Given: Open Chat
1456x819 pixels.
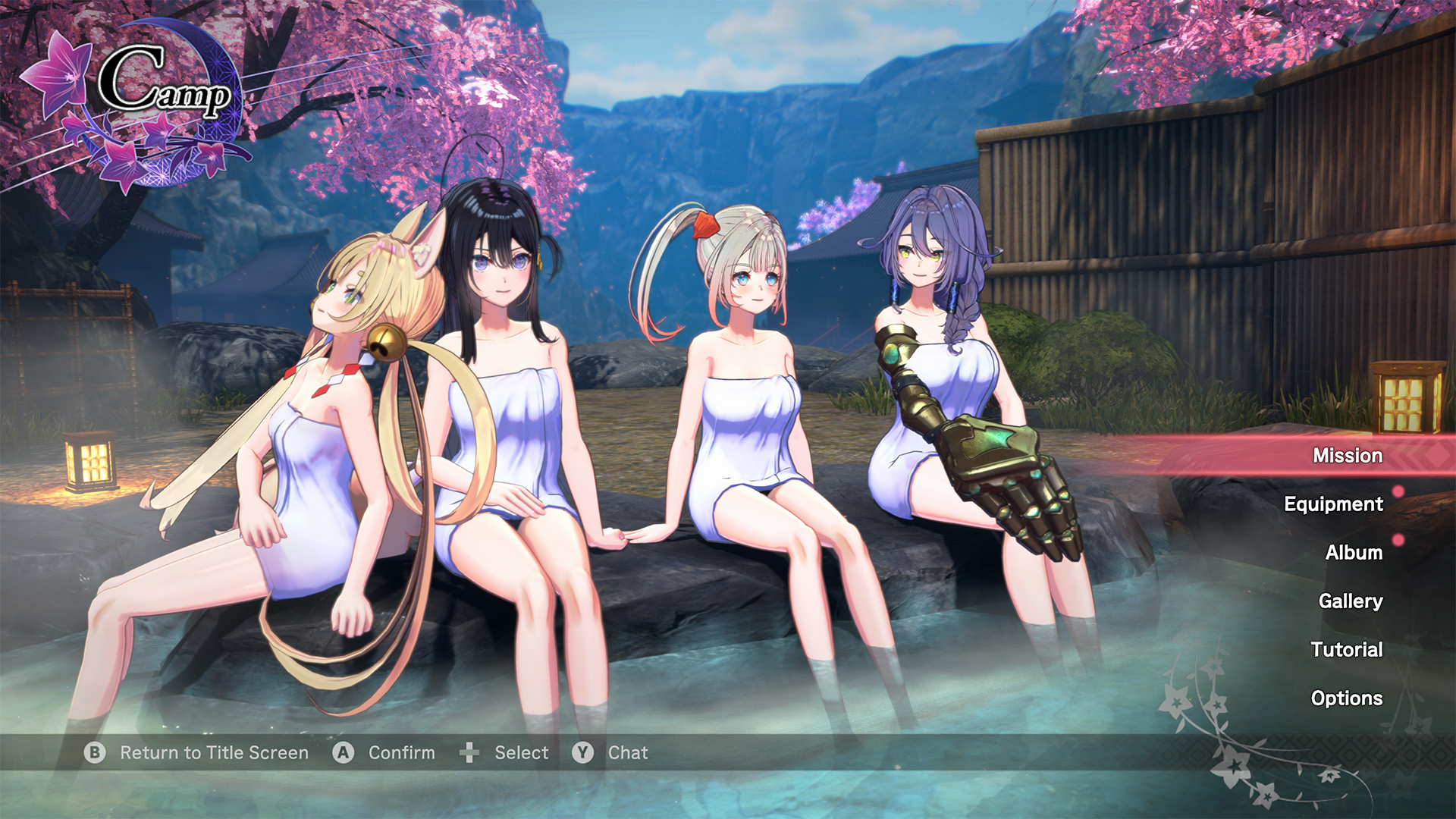Looking at the screenshot, I should 626,753.
